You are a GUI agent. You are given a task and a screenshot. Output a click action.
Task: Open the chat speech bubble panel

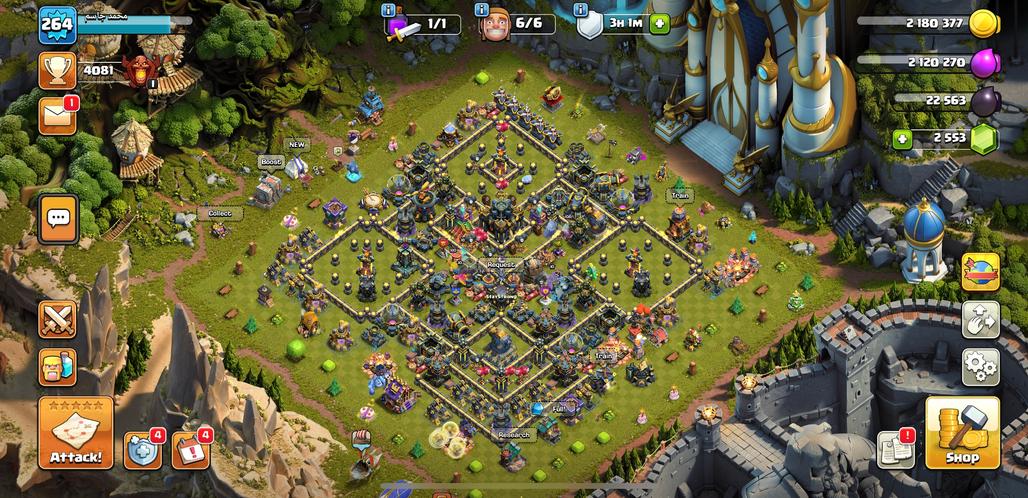coord(58,217)
